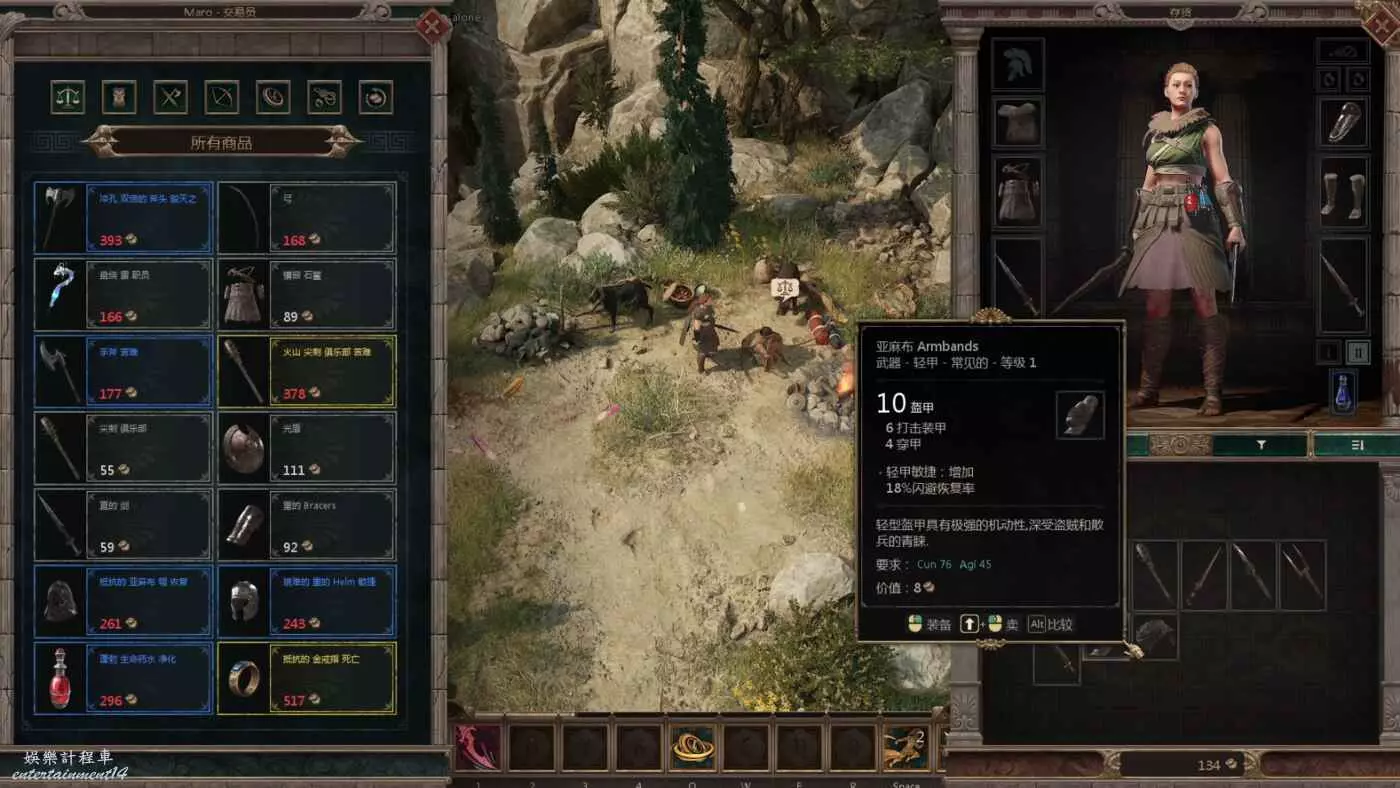Viewport: 1400px width, 788px height.
Task: Select the heavy bracers priced 92
Action: click(307, 525)
